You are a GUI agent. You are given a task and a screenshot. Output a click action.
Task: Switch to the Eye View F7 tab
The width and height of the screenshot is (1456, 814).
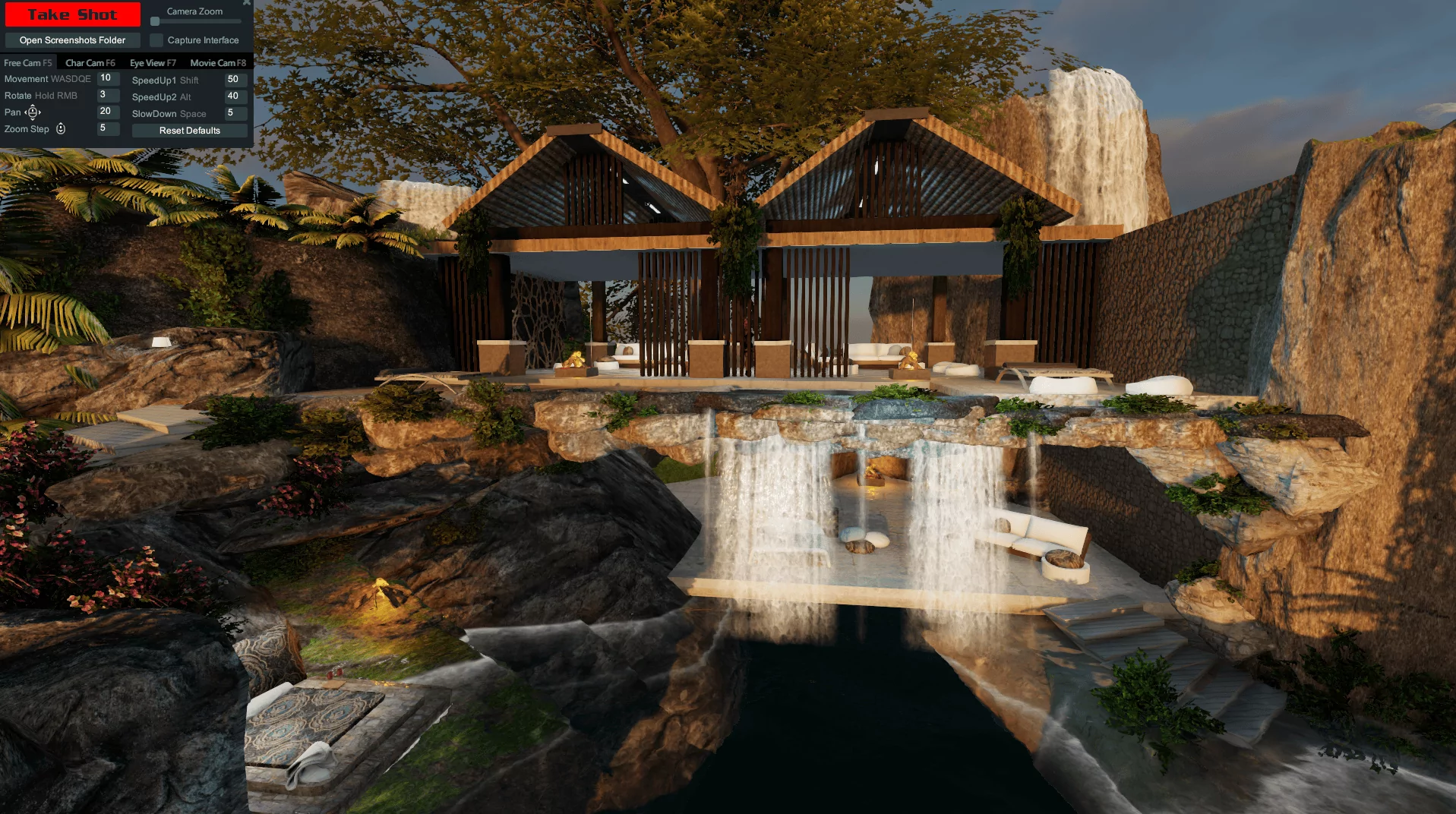click(152, 62)
